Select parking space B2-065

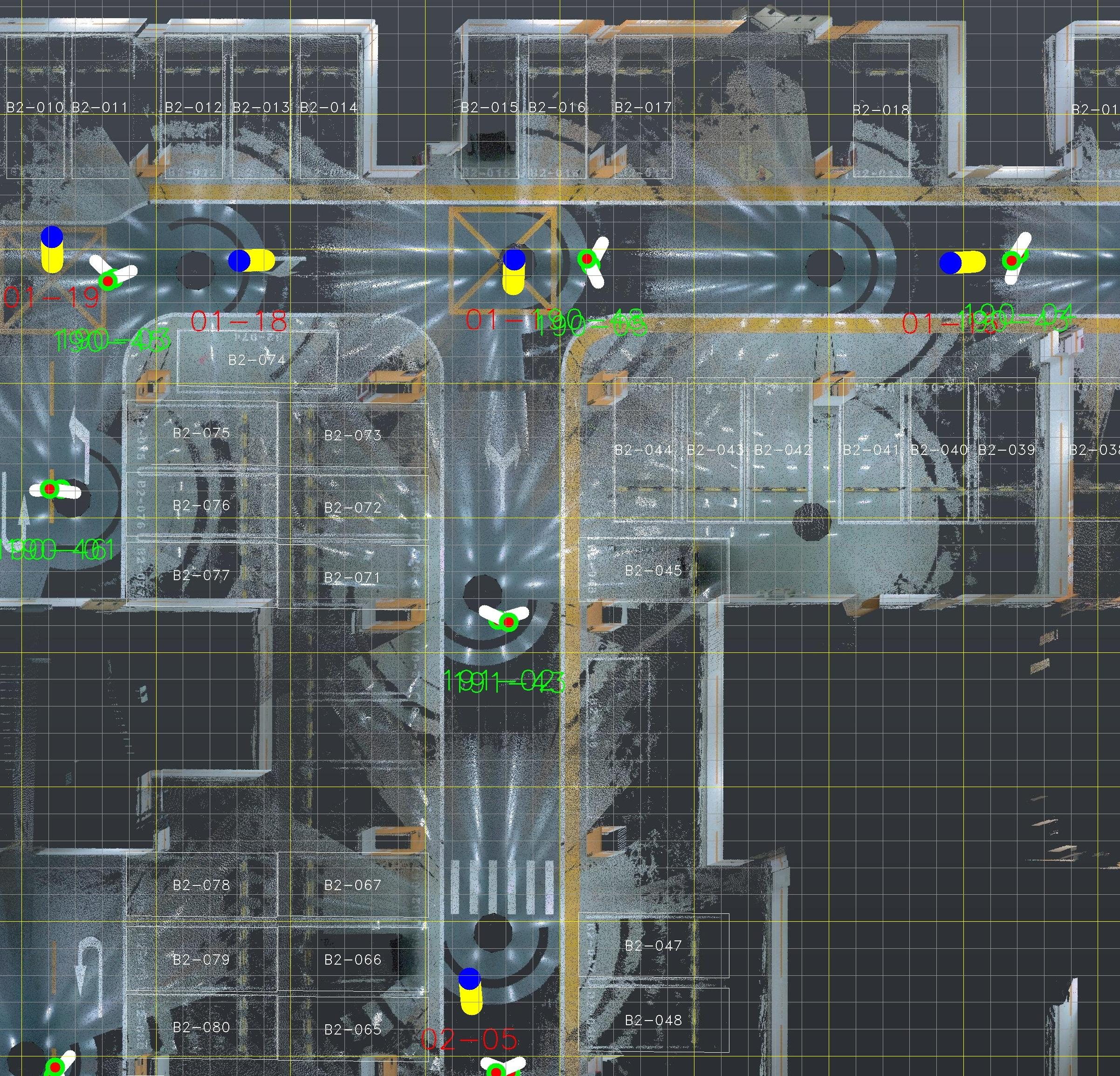352,1030
